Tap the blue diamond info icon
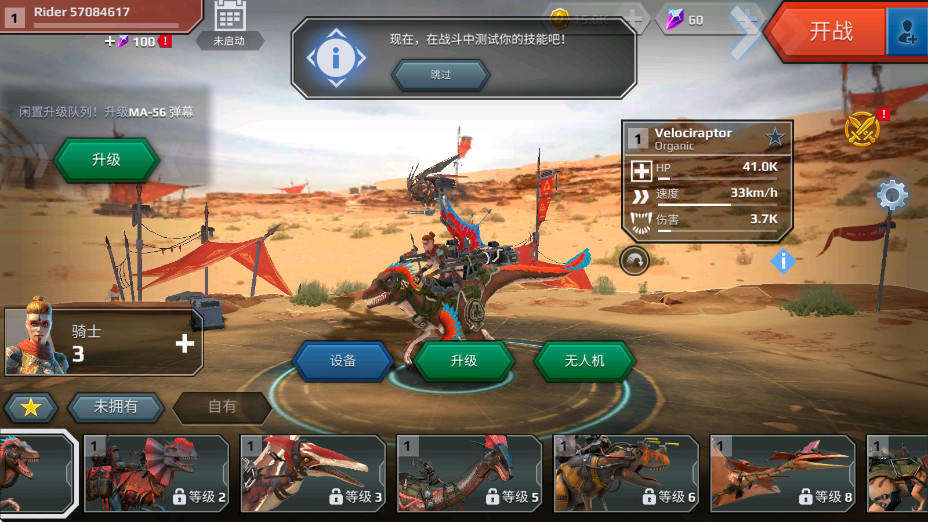The height and width of the screenshot is (522, 928). (783, 261)
